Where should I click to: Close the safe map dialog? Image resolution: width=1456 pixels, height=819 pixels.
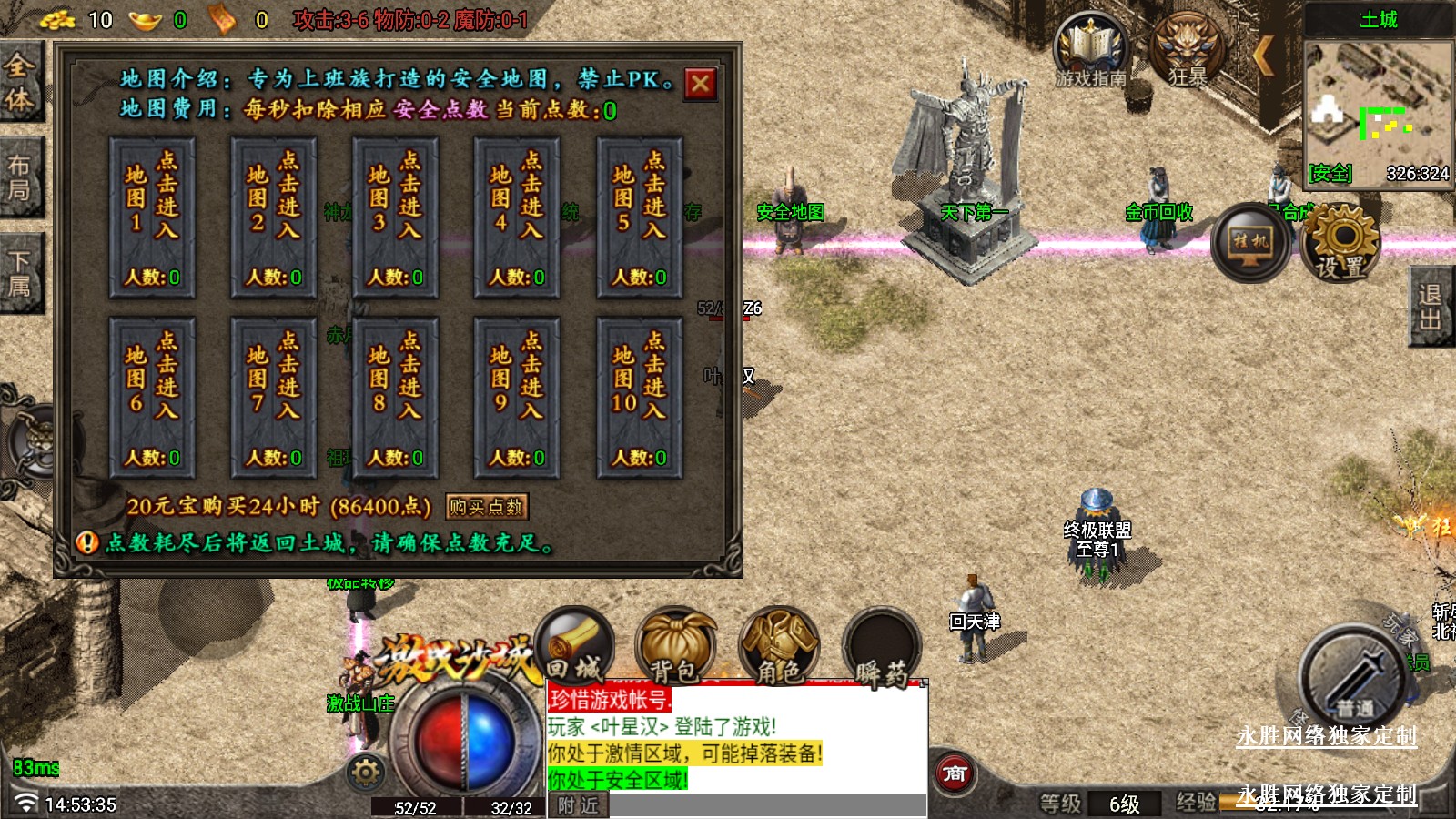point(700,84)
